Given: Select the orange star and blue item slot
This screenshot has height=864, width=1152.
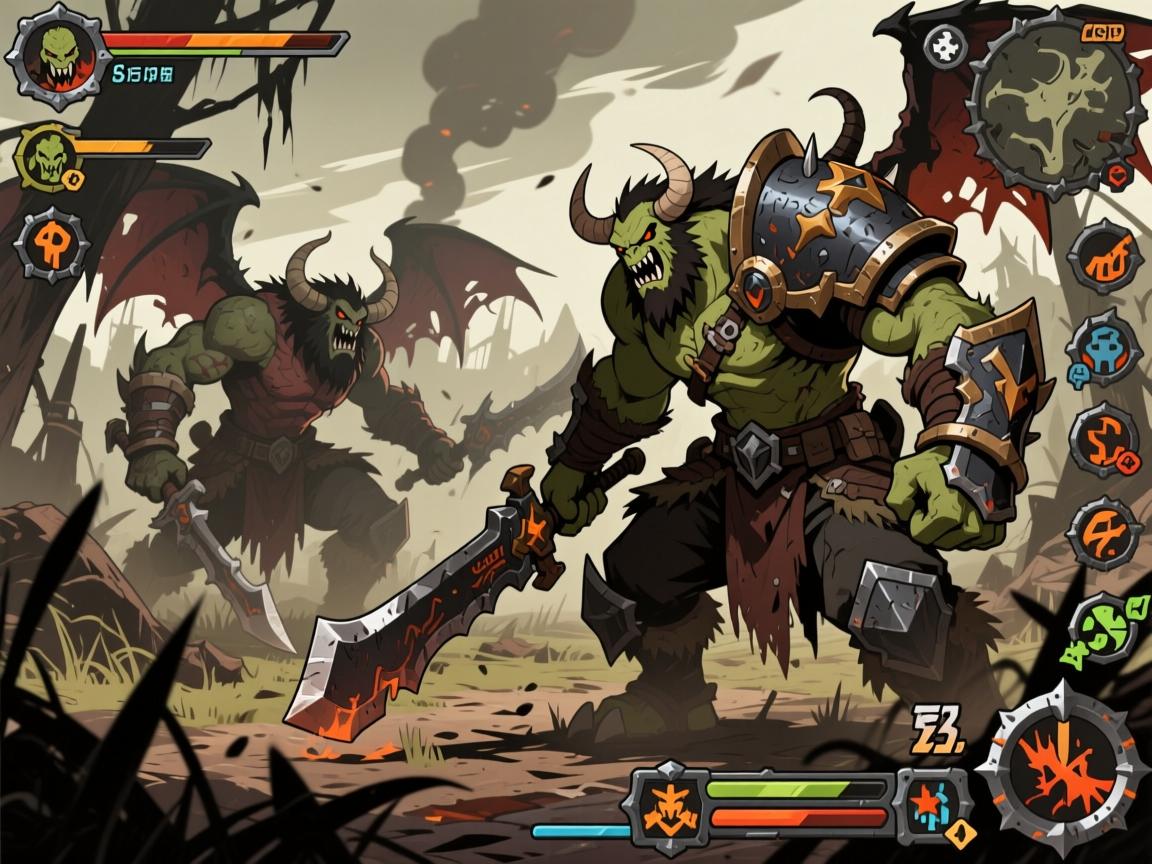Looking at the screenshot, I should click(x=932, y=802).
